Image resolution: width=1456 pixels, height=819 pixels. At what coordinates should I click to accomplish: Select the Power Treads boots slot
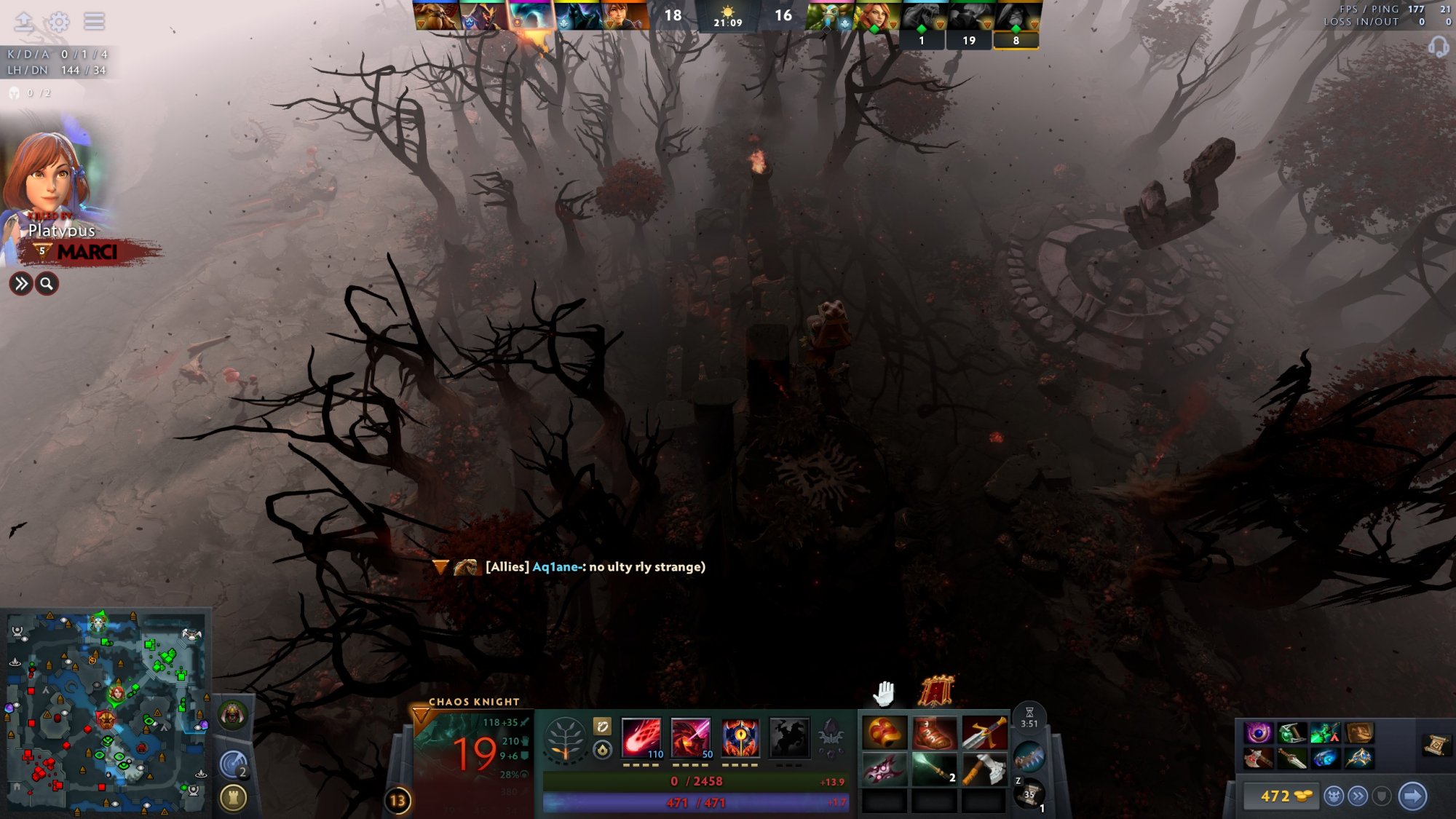(934, 733)
